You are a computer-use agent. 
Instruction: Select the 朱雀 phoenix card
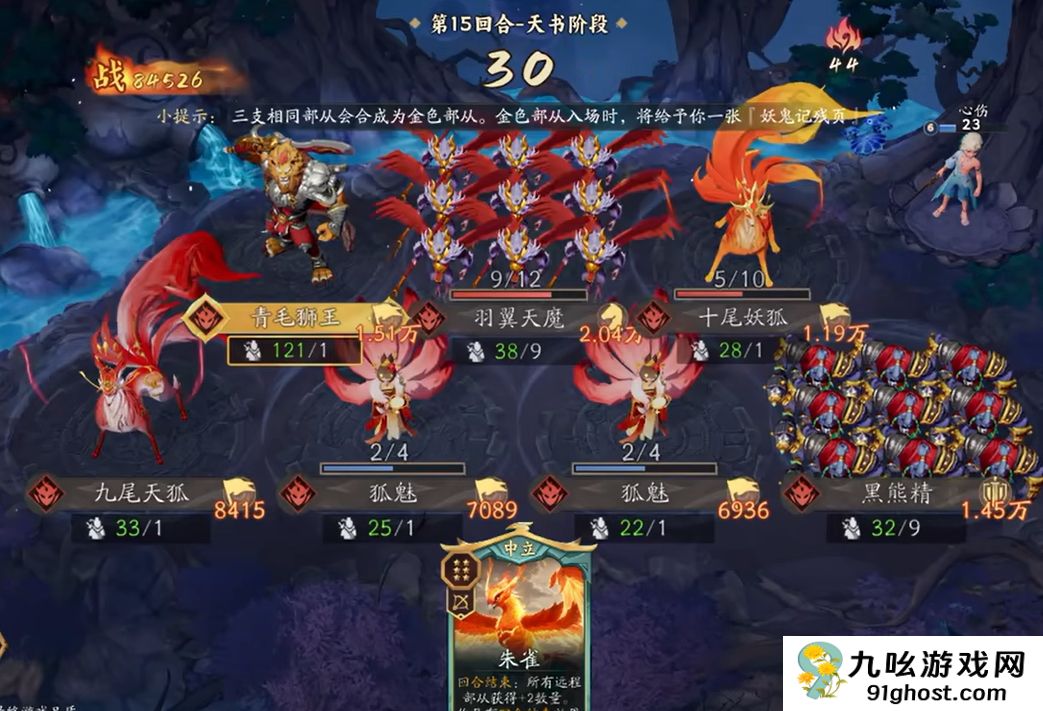pyautogui.click(x=519, y=620)
